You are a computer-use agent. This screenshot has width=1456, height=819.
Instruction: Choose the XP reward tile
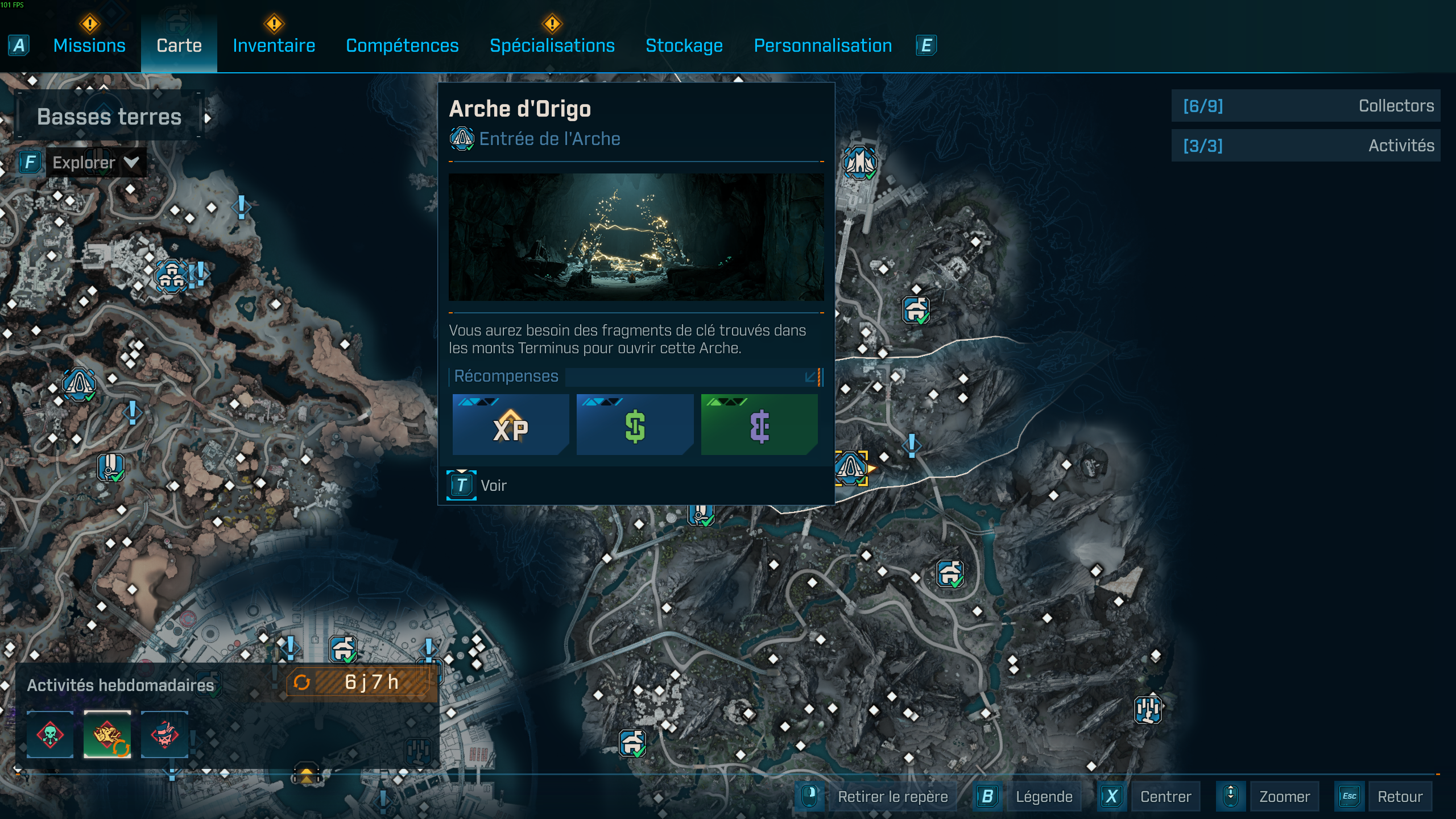[x=511, y=425]
